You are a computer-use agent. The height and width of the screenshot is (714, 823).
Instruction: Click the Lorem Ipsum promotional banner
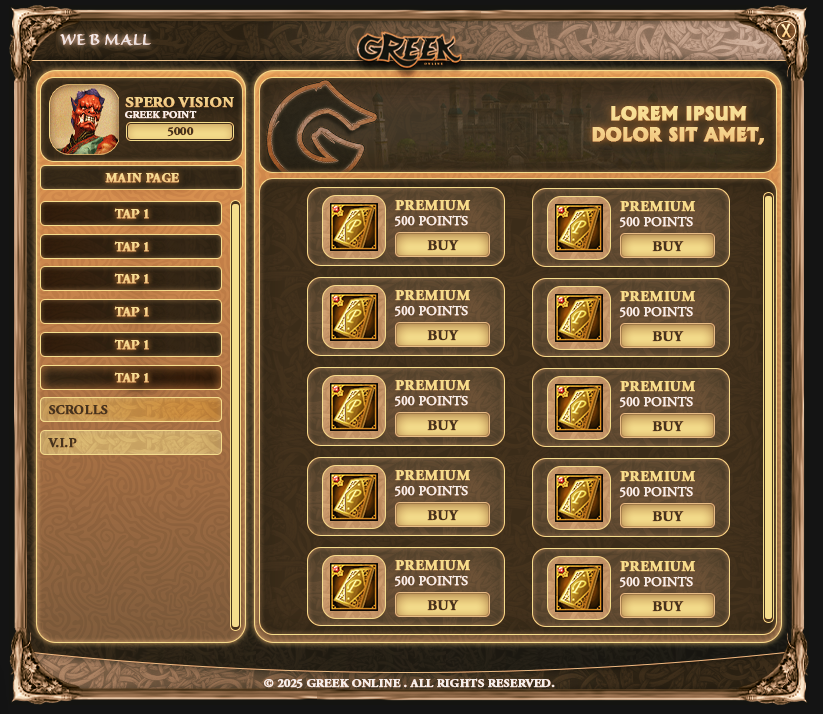pos(518,125)
